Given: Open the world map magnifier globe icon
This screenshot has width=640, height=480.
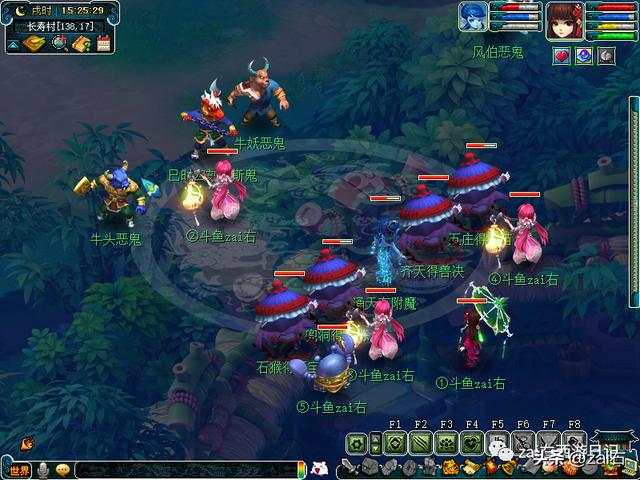Looking at the screenshot, I should [59, 43].
